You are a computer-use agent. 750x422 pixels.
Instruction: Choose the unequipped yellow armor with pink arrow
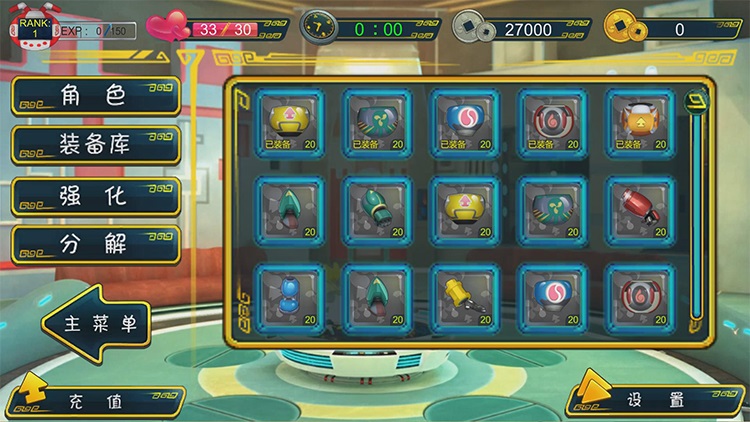464,210
